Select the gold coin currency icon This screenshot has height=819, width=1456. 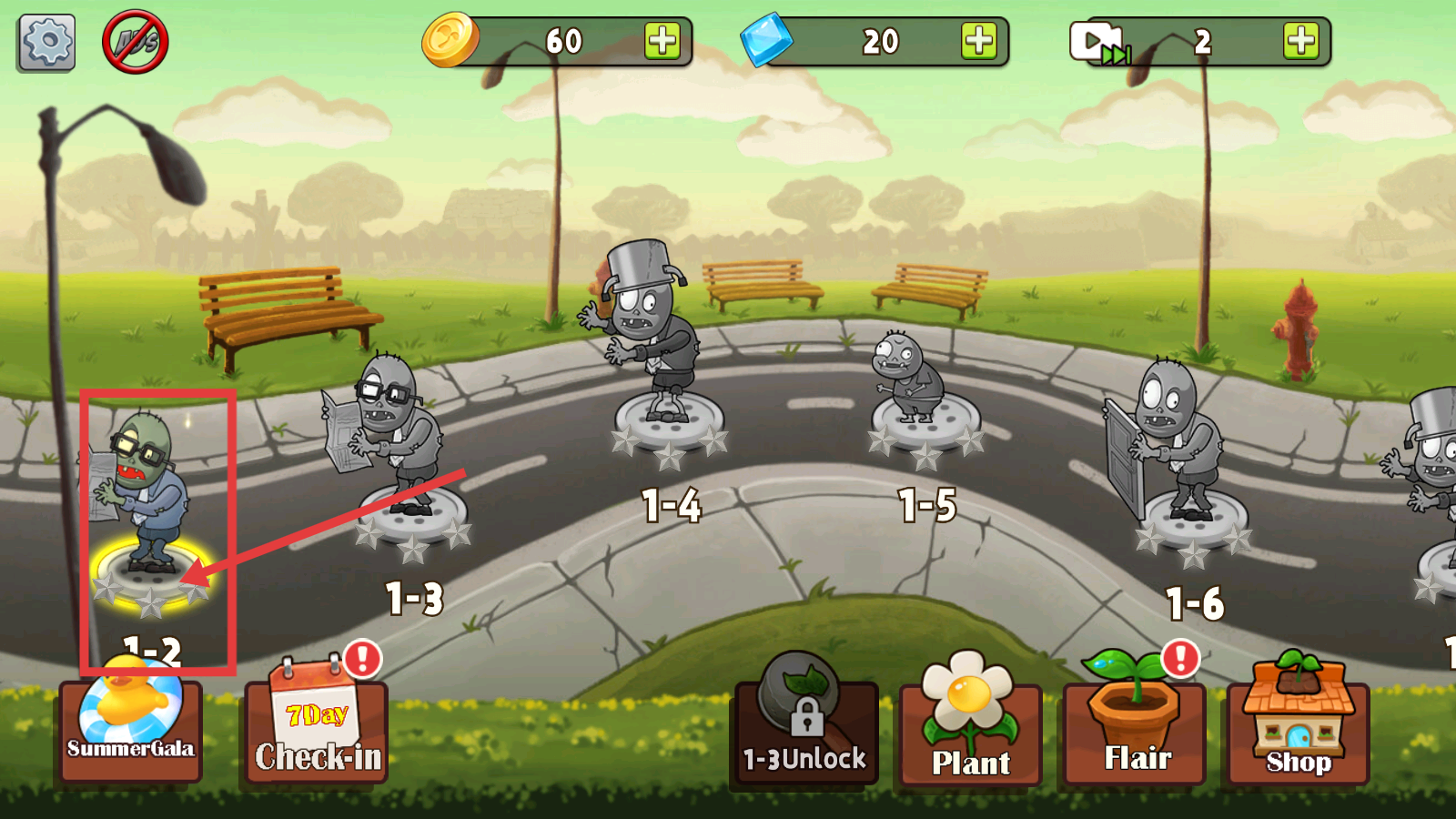click(x=450, y=40)
